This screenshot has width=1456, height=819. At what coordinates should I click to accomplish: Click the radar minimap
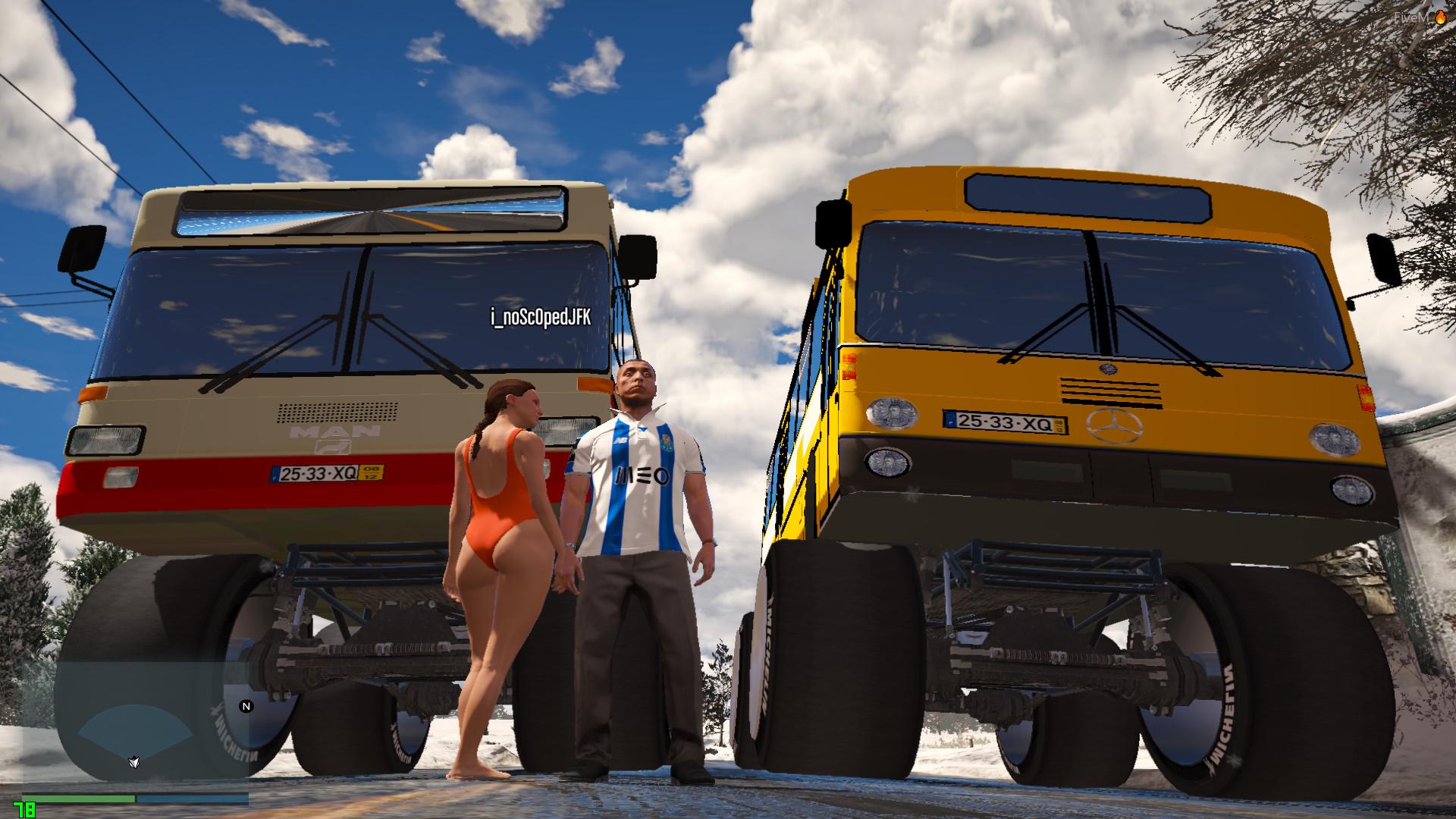coord(150,726)
